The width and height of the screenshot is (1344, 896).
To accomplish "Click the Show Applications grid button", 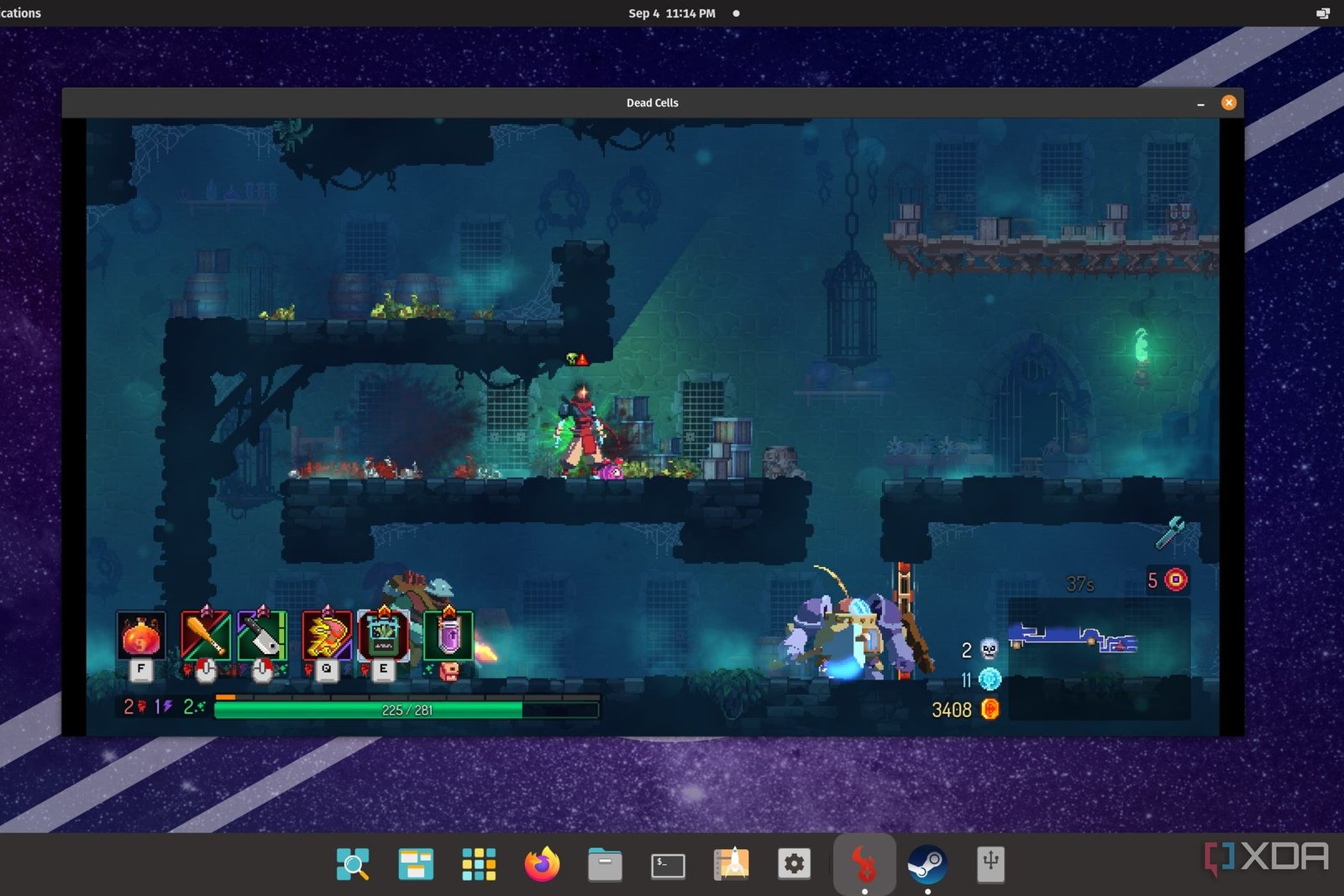I will point(479,863).
